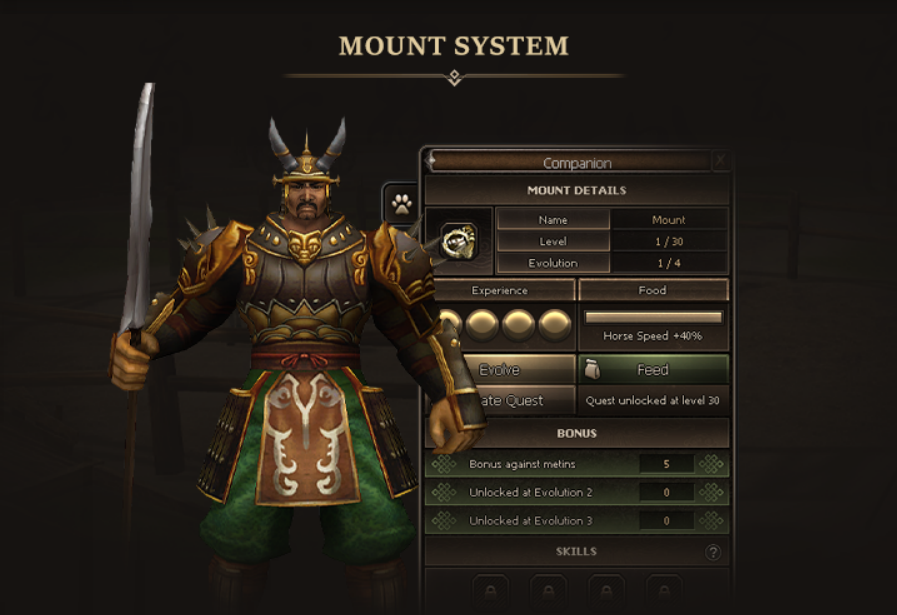The height and width of the screenshot is (615, 897).
Task: Select the mount item icon slot
Action: tap(459, 240)
